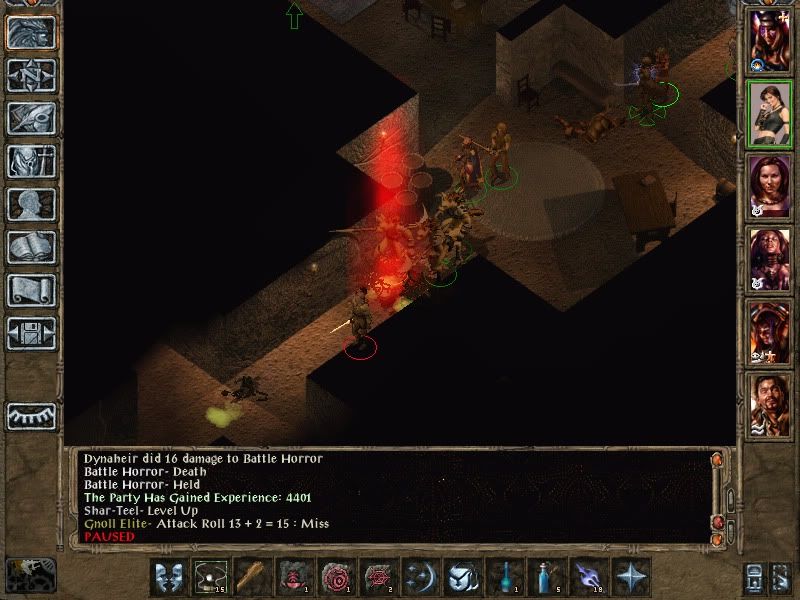Open game options via the floppy disk button
The height and width of the screenshot is (600, 800).
[x=31, y=333]
